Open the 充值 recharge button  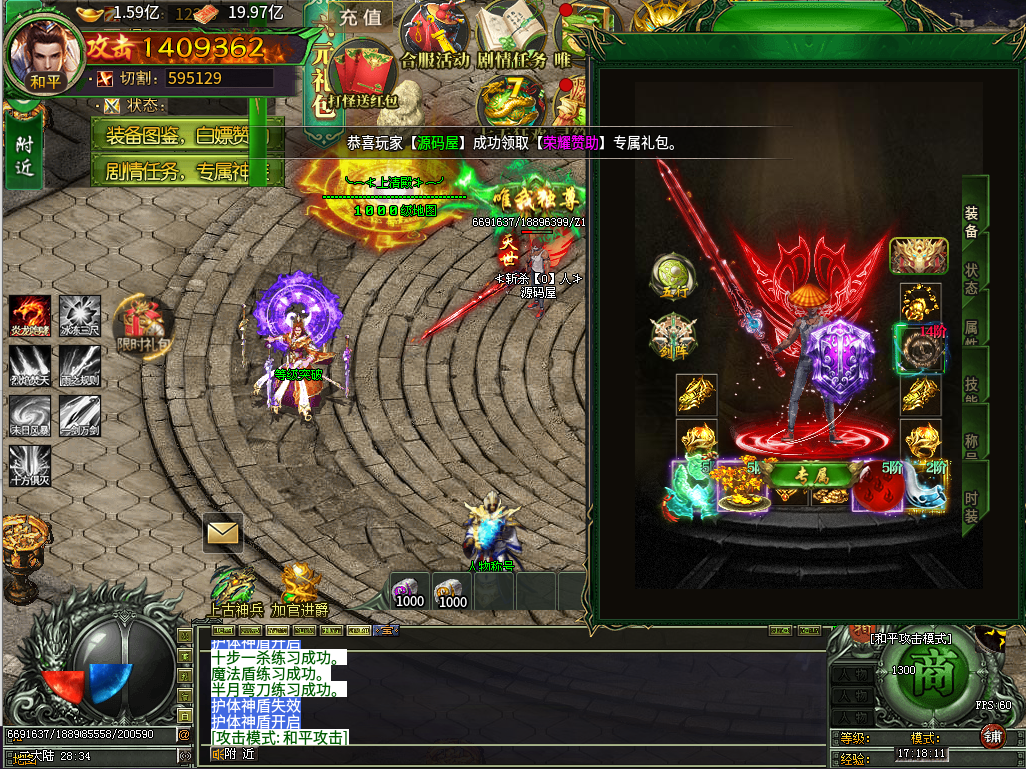pos(360,17)
